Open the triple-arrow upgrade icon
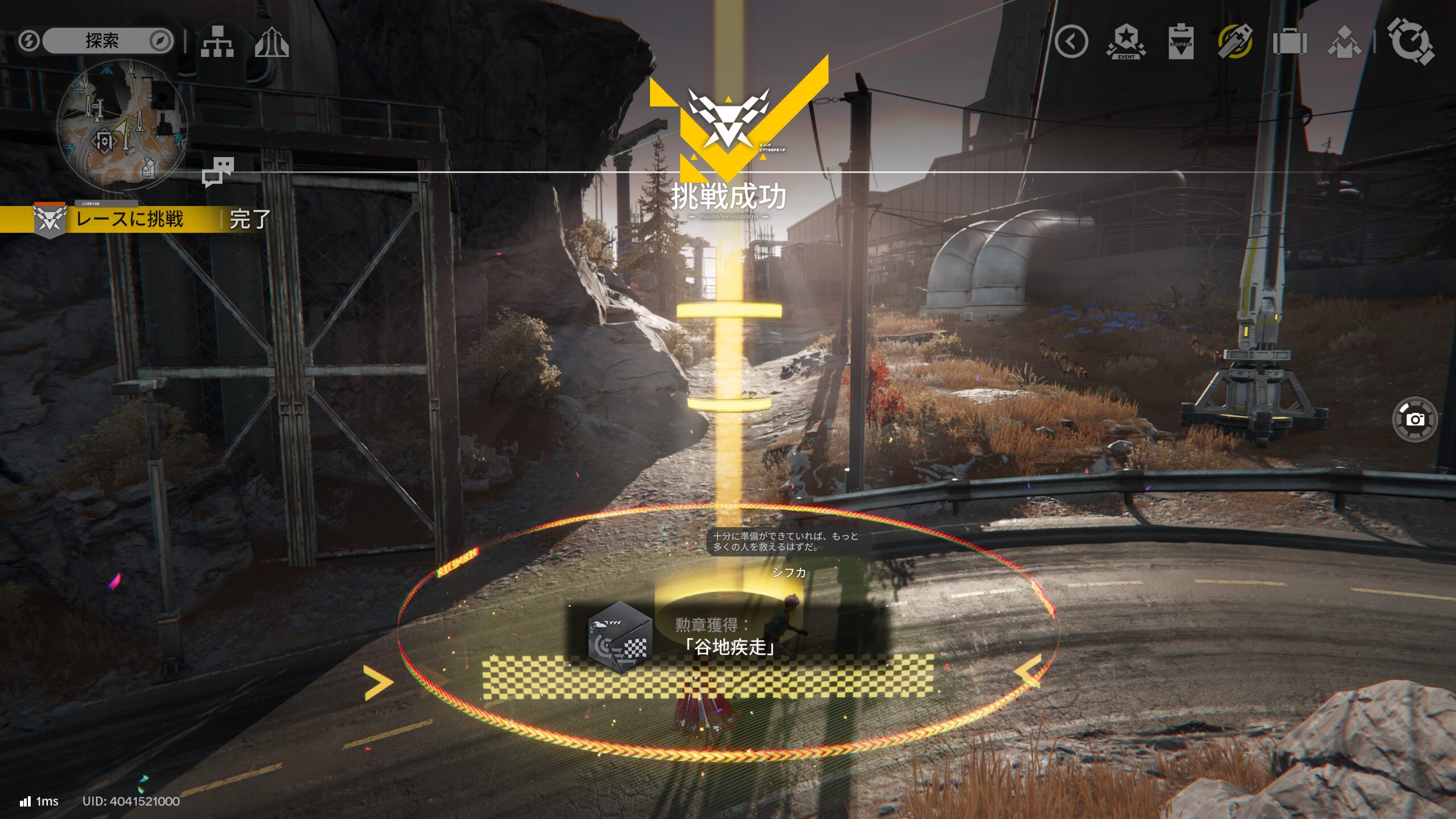The height and width of the screenshot is (819, 1456). pos(272,42)
